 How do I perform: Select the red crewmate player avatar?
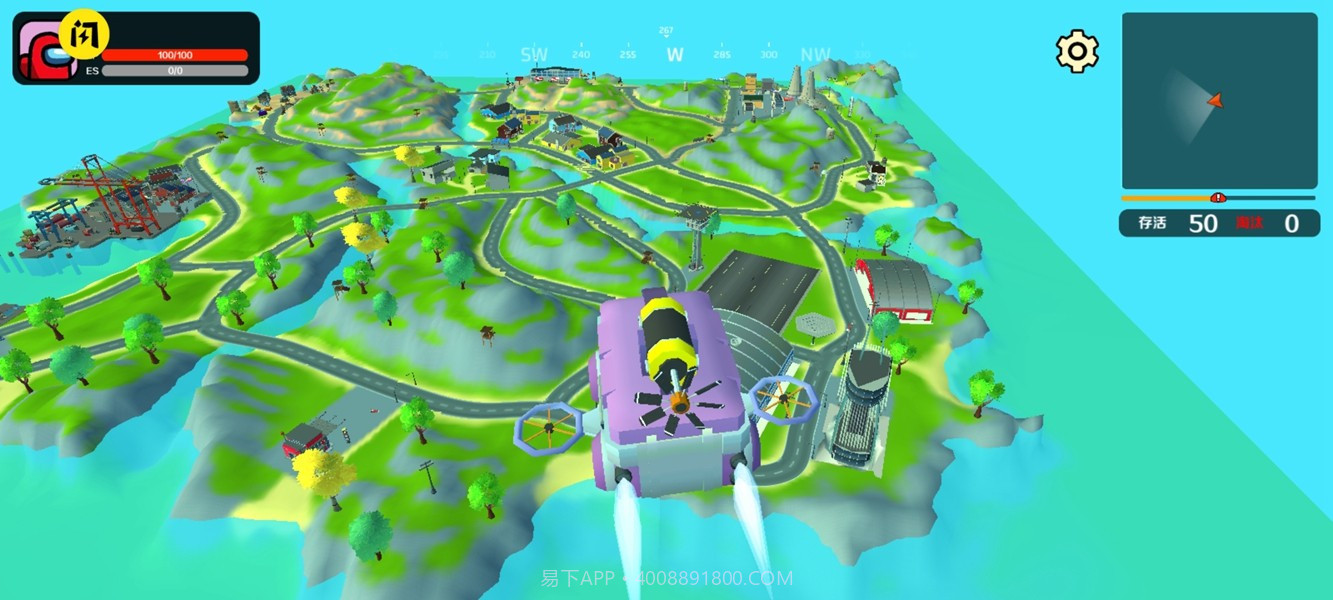click(47, 54)
